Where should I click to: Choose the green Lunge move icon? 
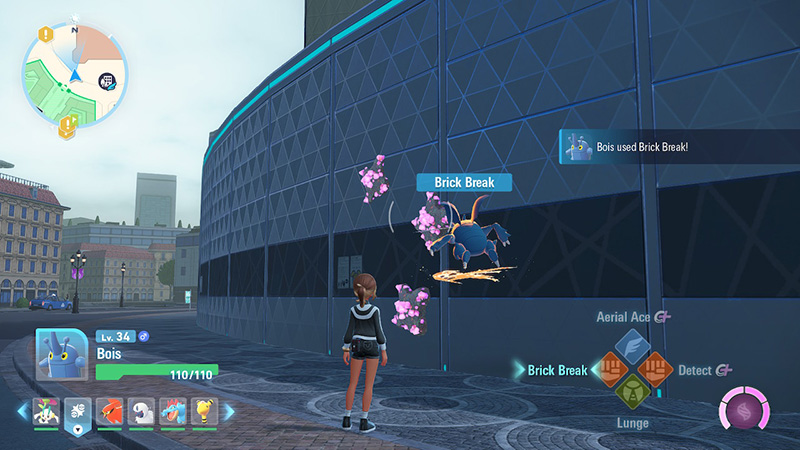[x=631, y=393]
